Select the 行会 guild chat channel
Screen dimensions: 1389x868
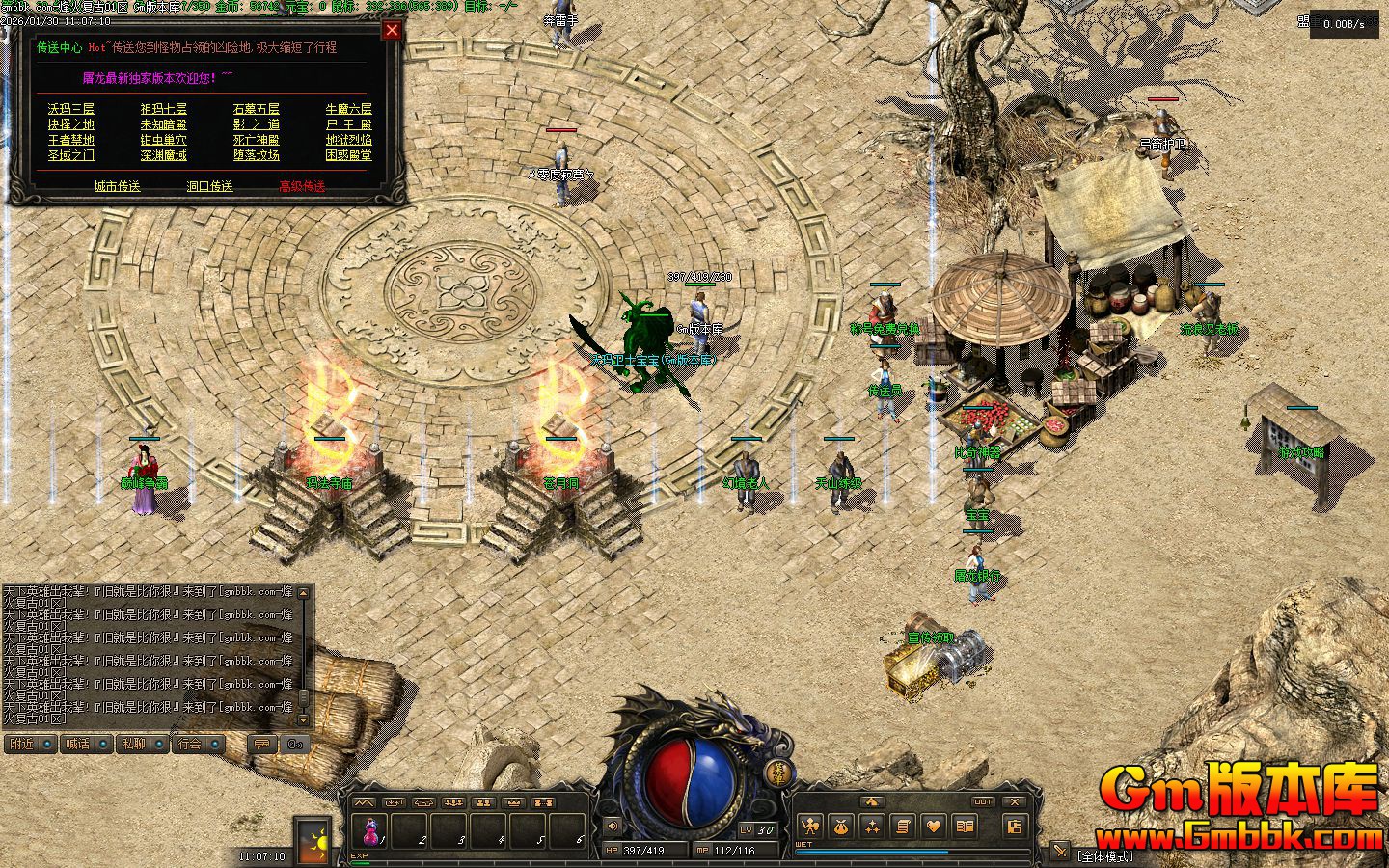(x=190, y=744)
